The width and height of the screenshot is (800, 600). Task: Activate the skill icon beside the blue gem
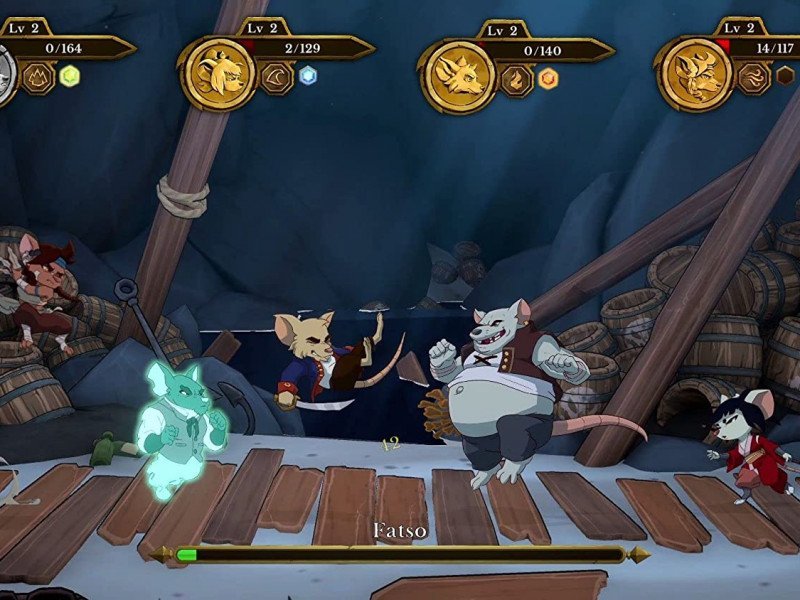point(277,76)
